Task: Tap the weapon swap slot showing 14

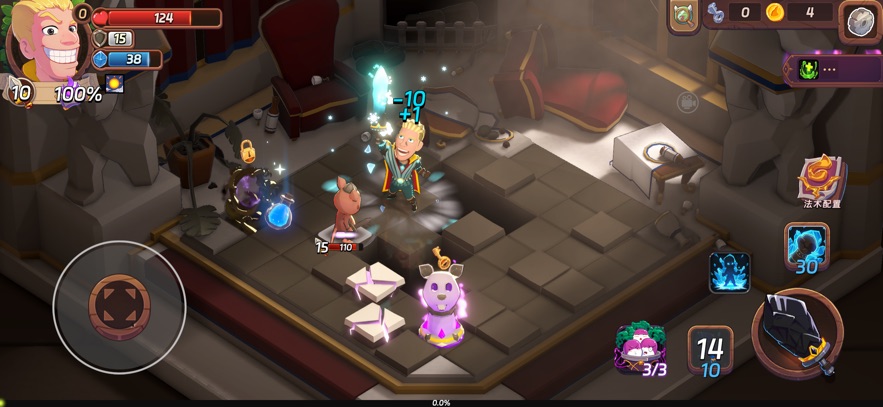Action: coord(710,350)
